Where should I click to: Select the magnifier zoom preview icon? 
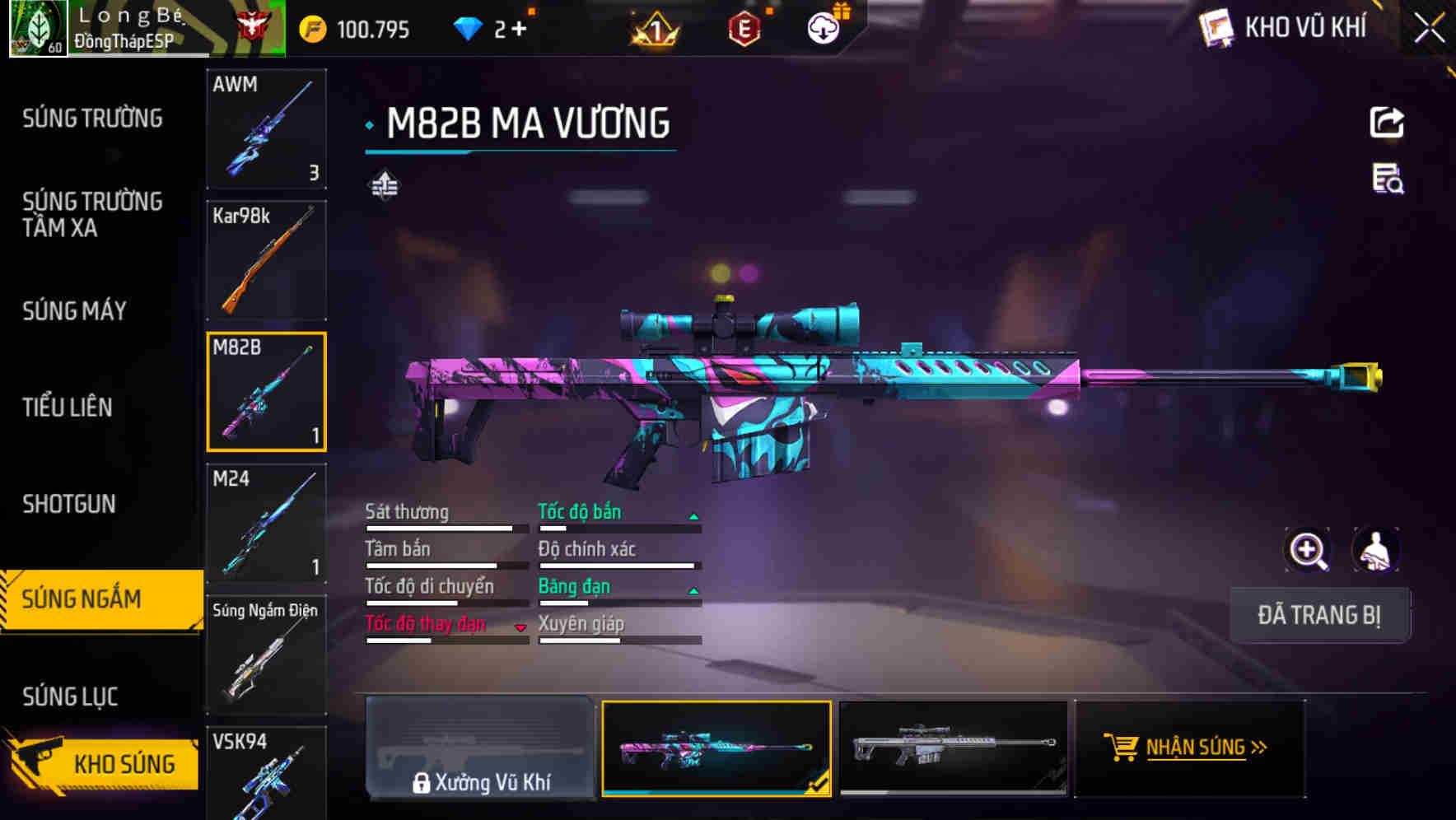[1307, 550]
